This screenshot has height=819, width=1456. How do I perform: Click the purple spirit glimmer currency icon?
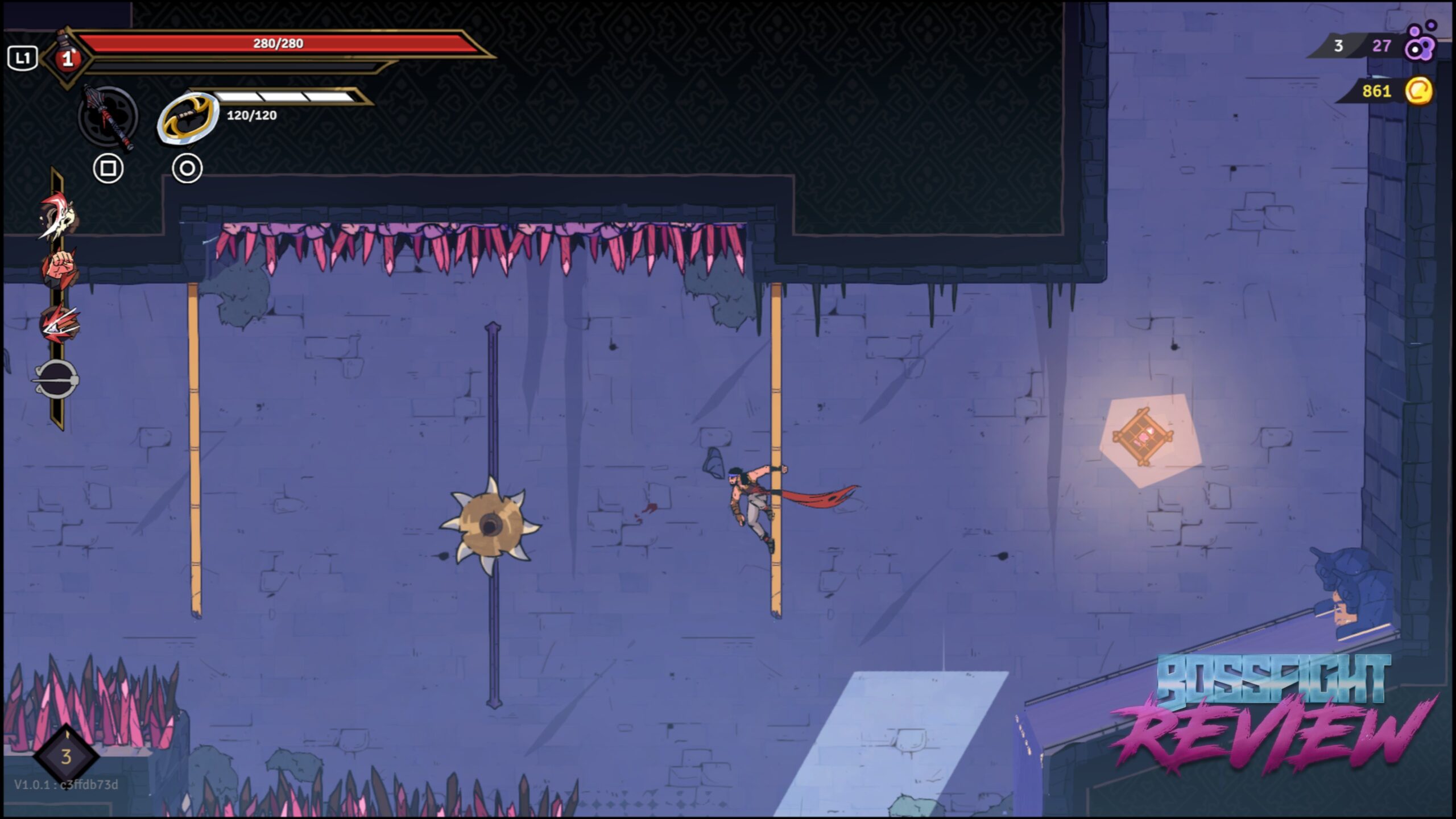point(1420,42)
